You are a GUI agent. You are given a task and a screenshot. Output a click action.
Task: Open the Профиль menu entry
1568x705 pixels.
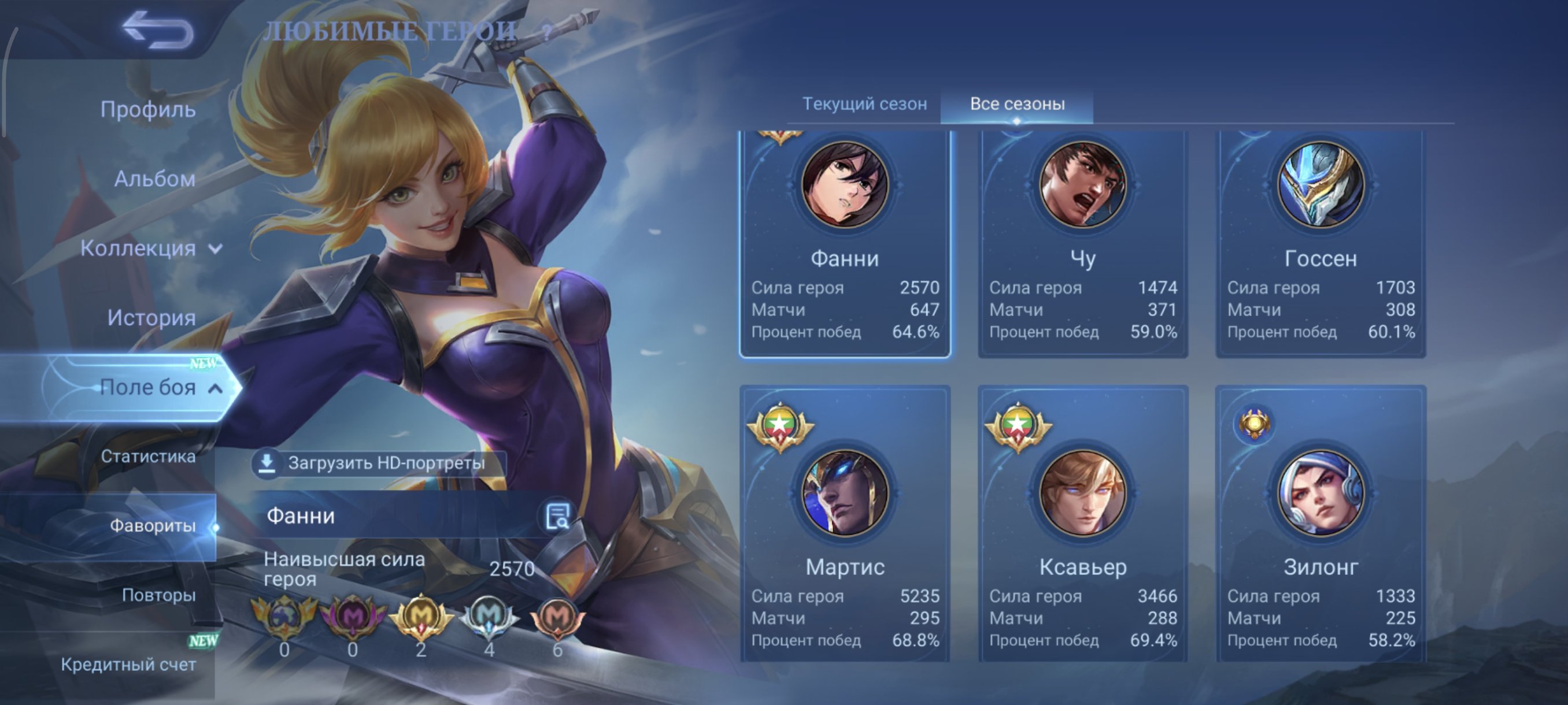tap(148, 109)
